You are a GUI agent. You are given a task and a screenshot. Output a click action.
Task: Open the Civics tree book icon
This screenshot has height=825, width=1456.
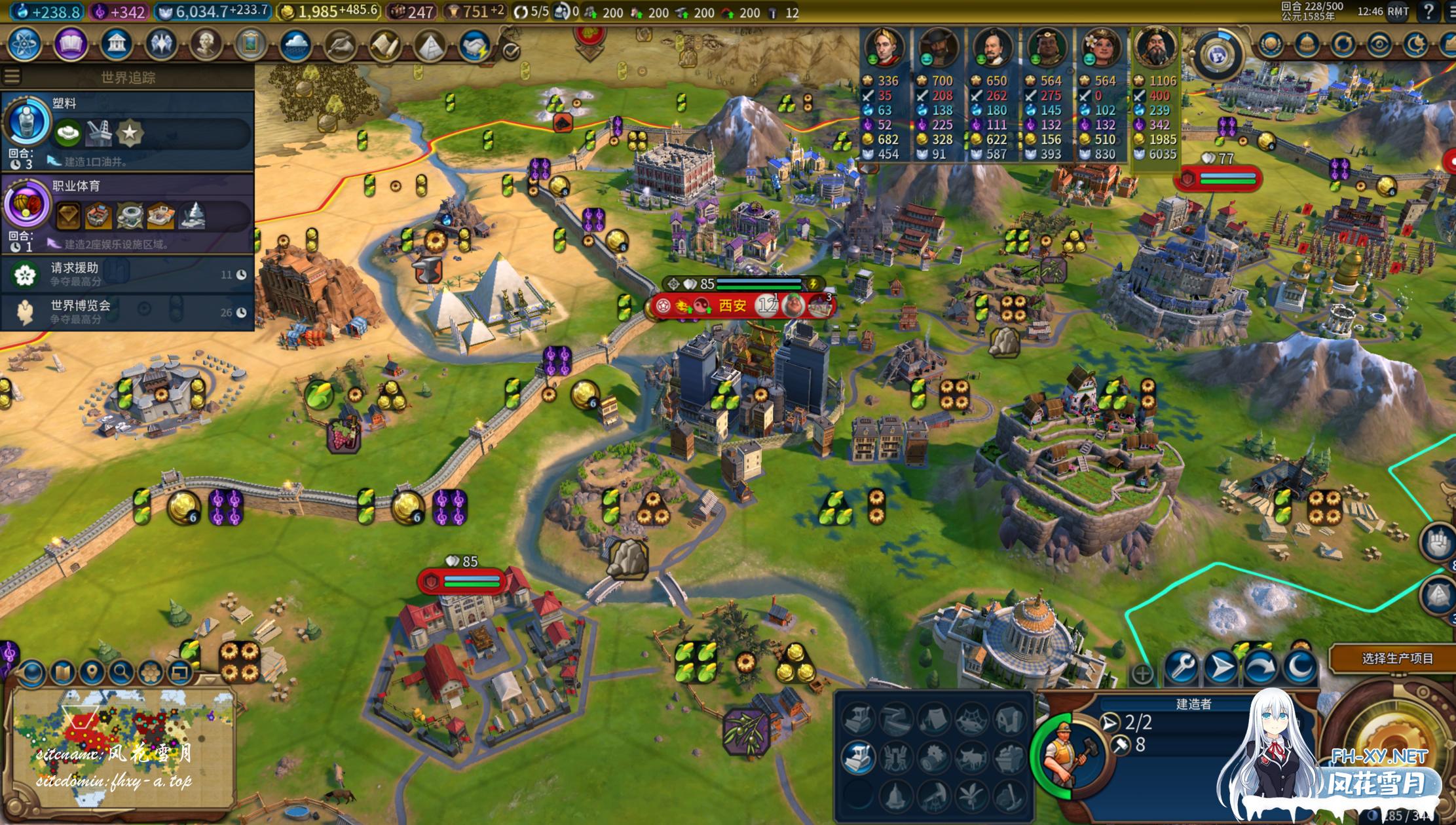[x=71, y=45]
